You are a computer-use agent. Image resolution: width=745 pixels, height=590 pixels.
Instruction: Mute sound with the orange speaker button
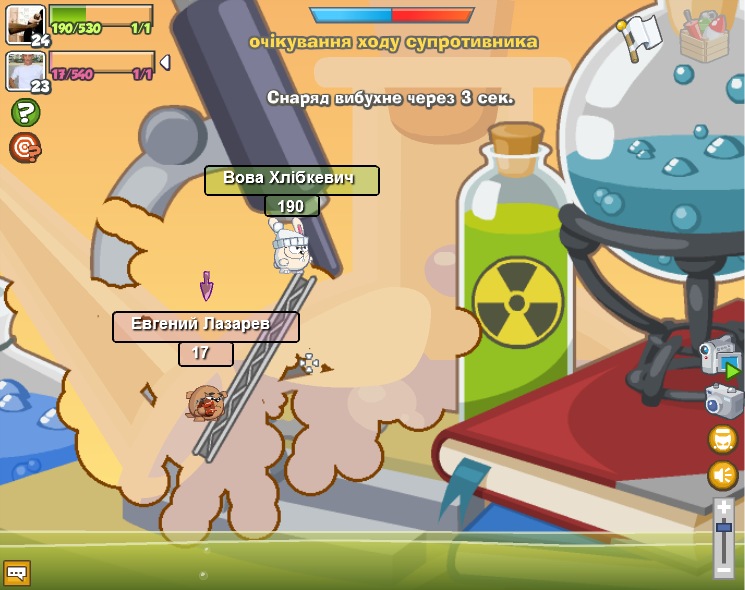[x=723, y=475]
